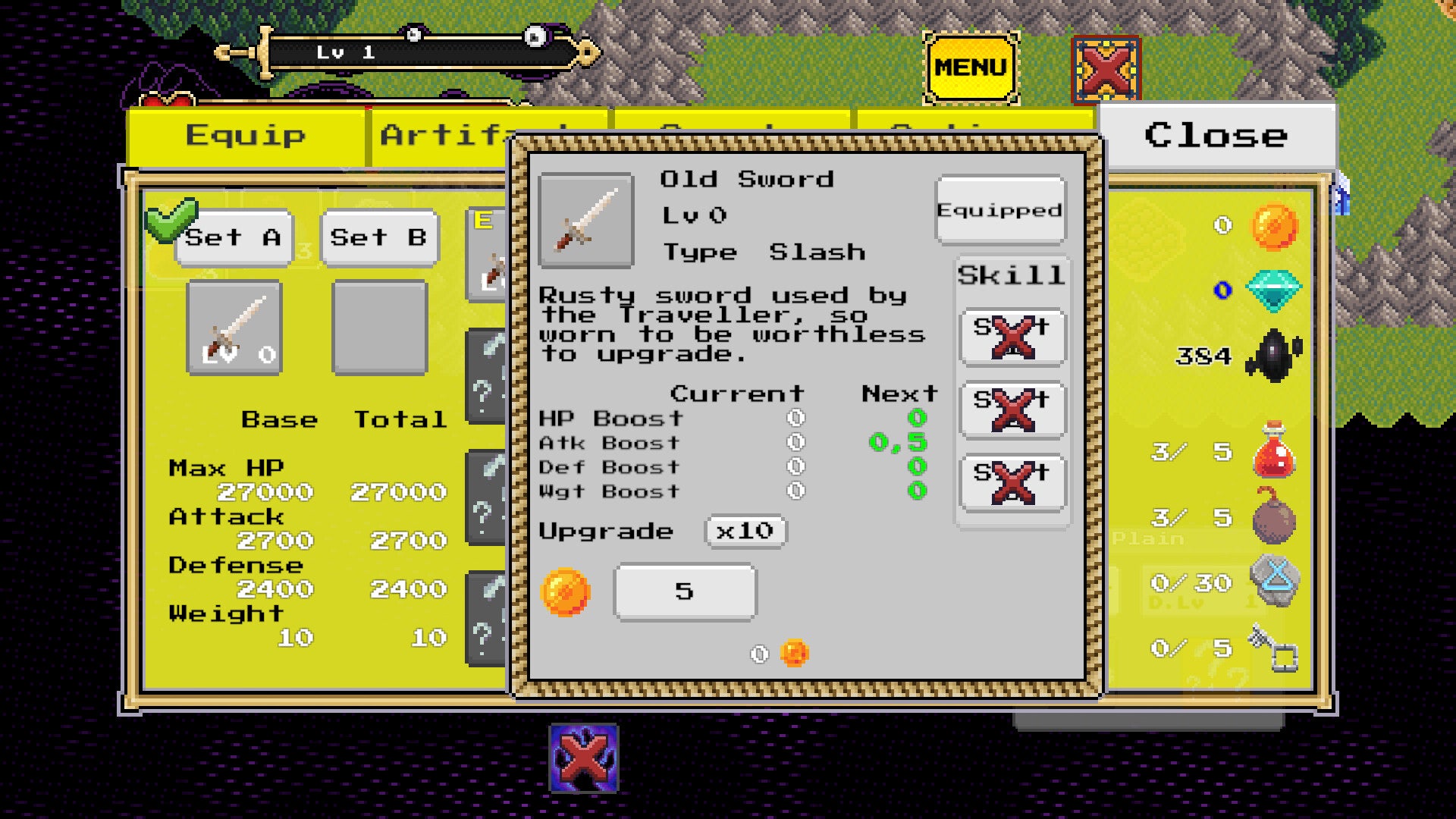Click the empty second weapon slot

click(379, 328)
